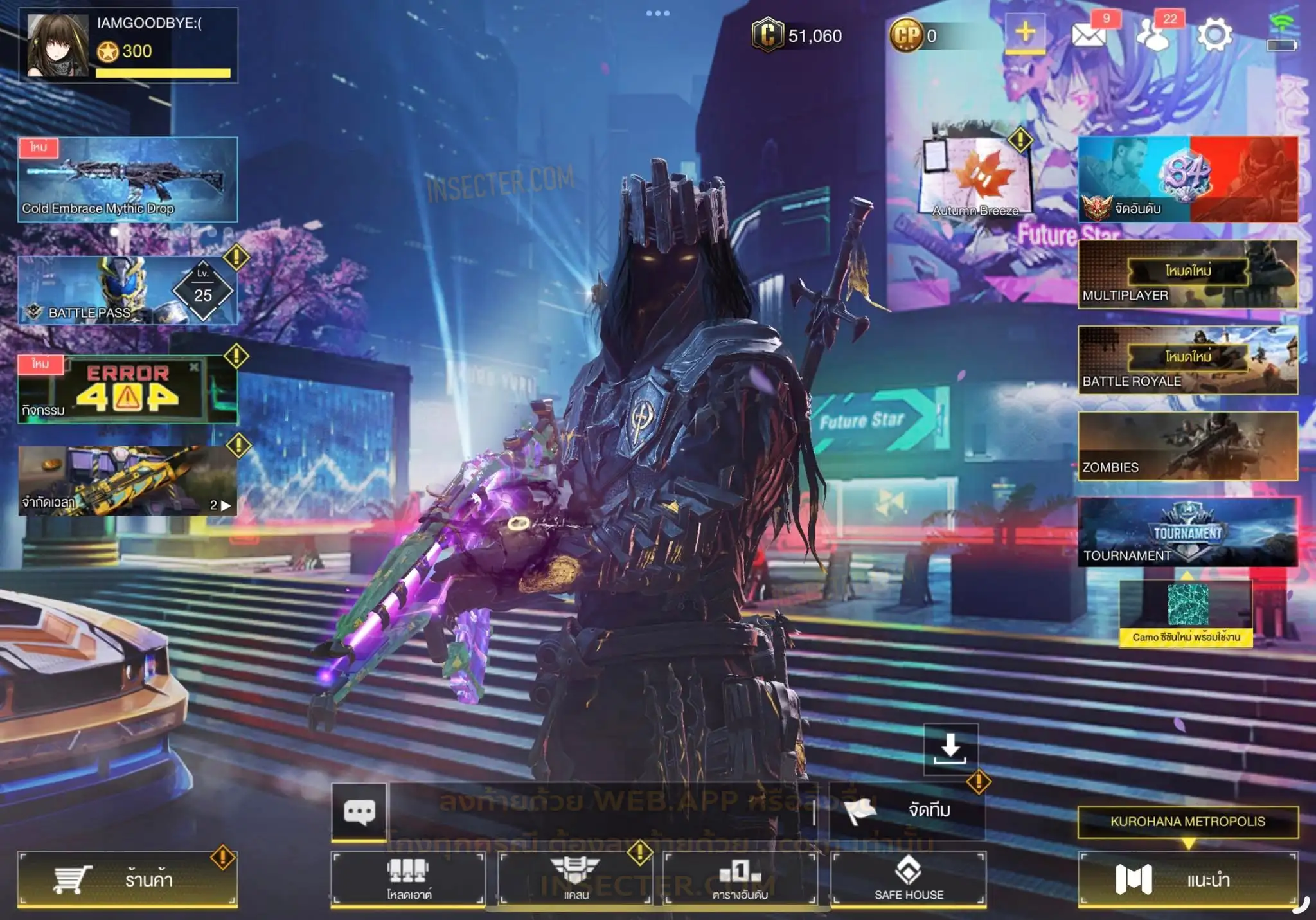Click the download arrow button
The image size is (1316, 920).
tap(950, 749)
